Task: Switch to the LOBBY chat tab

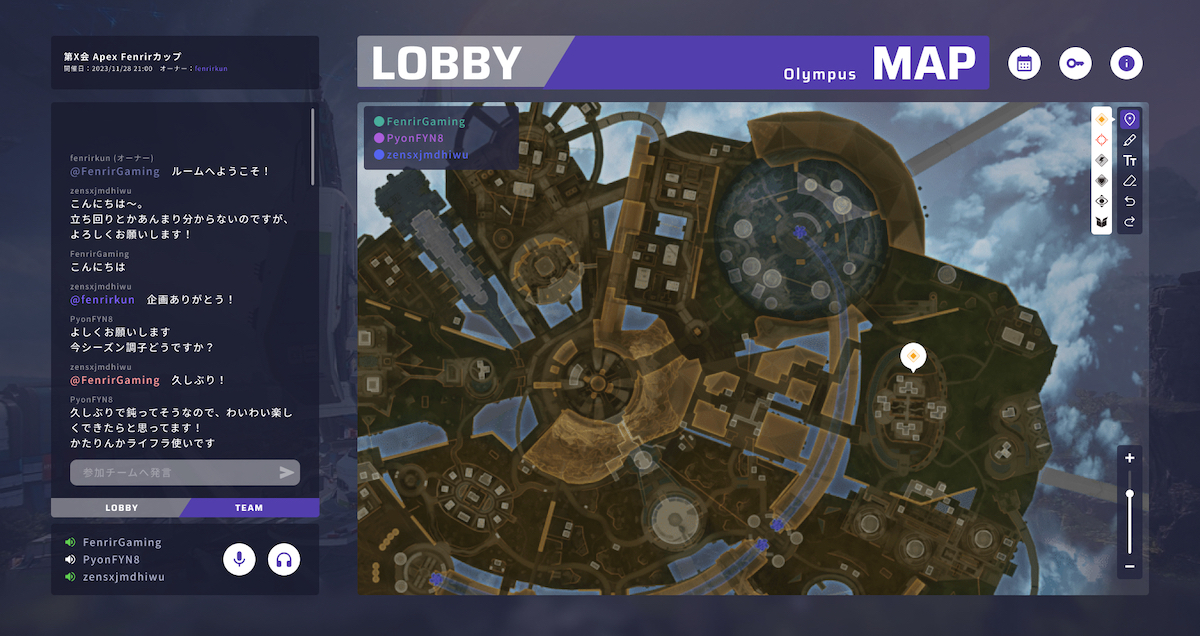Action: coord(121,508)
